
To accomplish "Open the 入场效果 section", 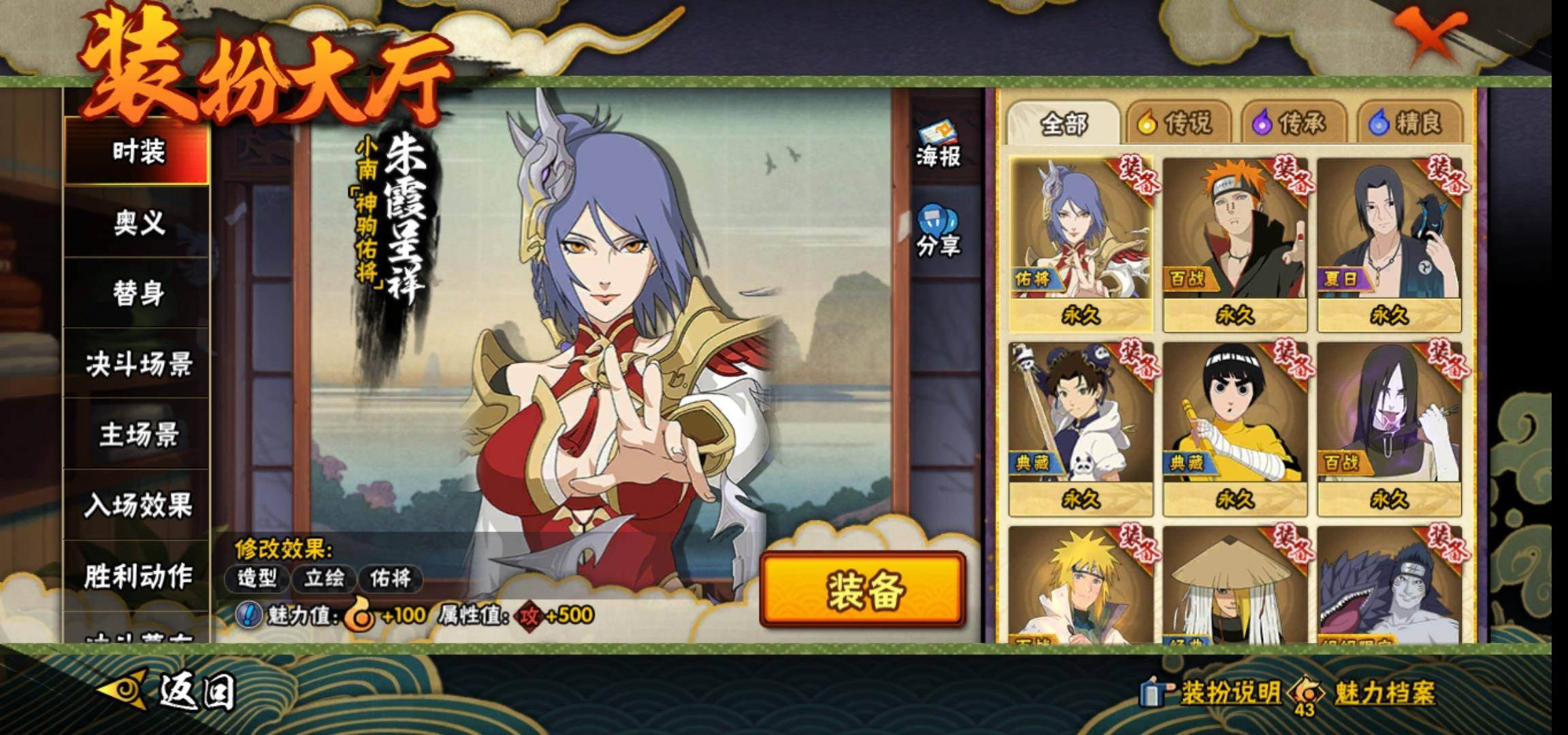I will [x=137, y=506].
